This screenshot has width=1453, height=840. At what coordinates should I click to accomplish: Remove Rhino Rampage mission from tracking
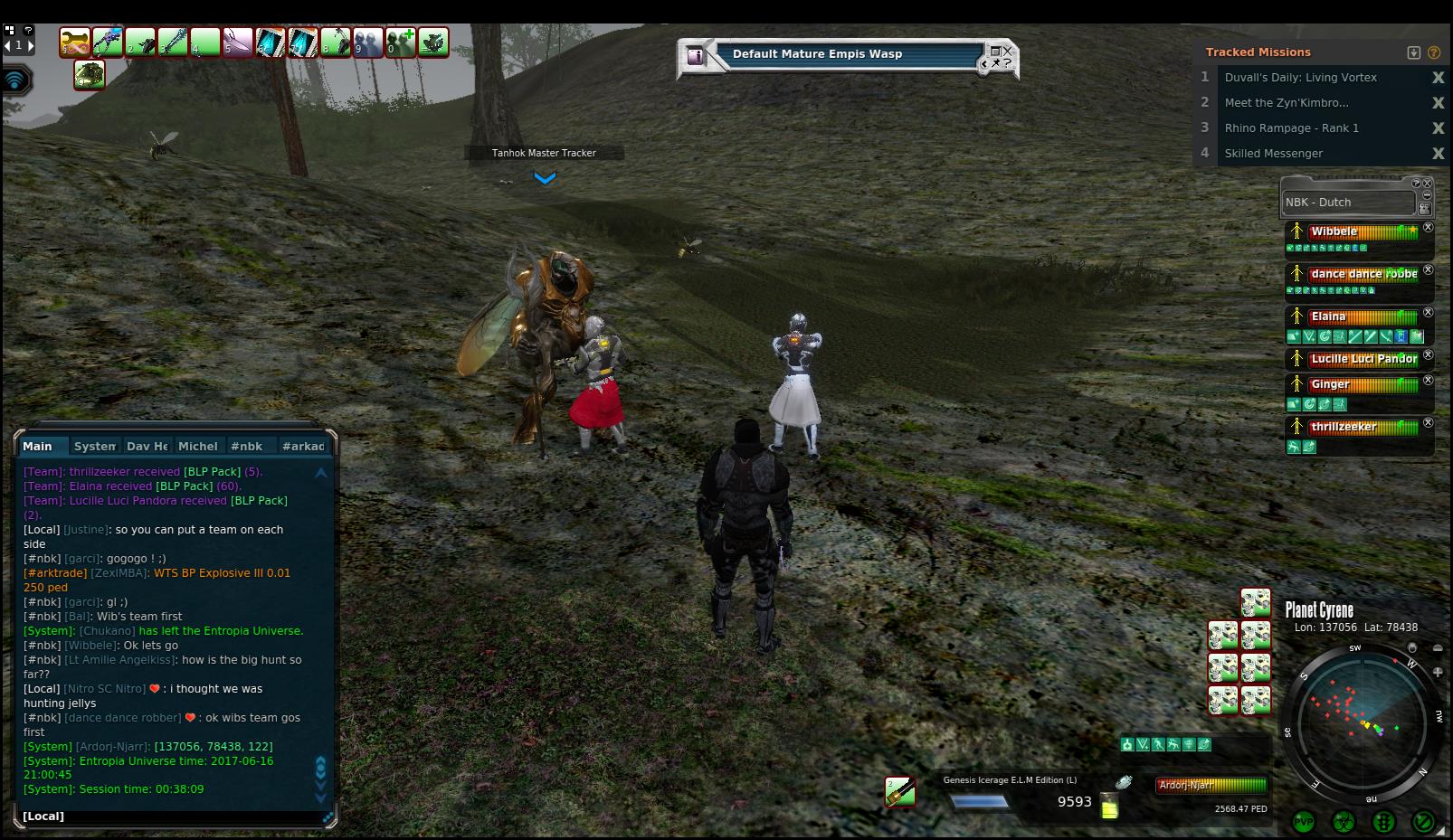tap(1438, 128)
